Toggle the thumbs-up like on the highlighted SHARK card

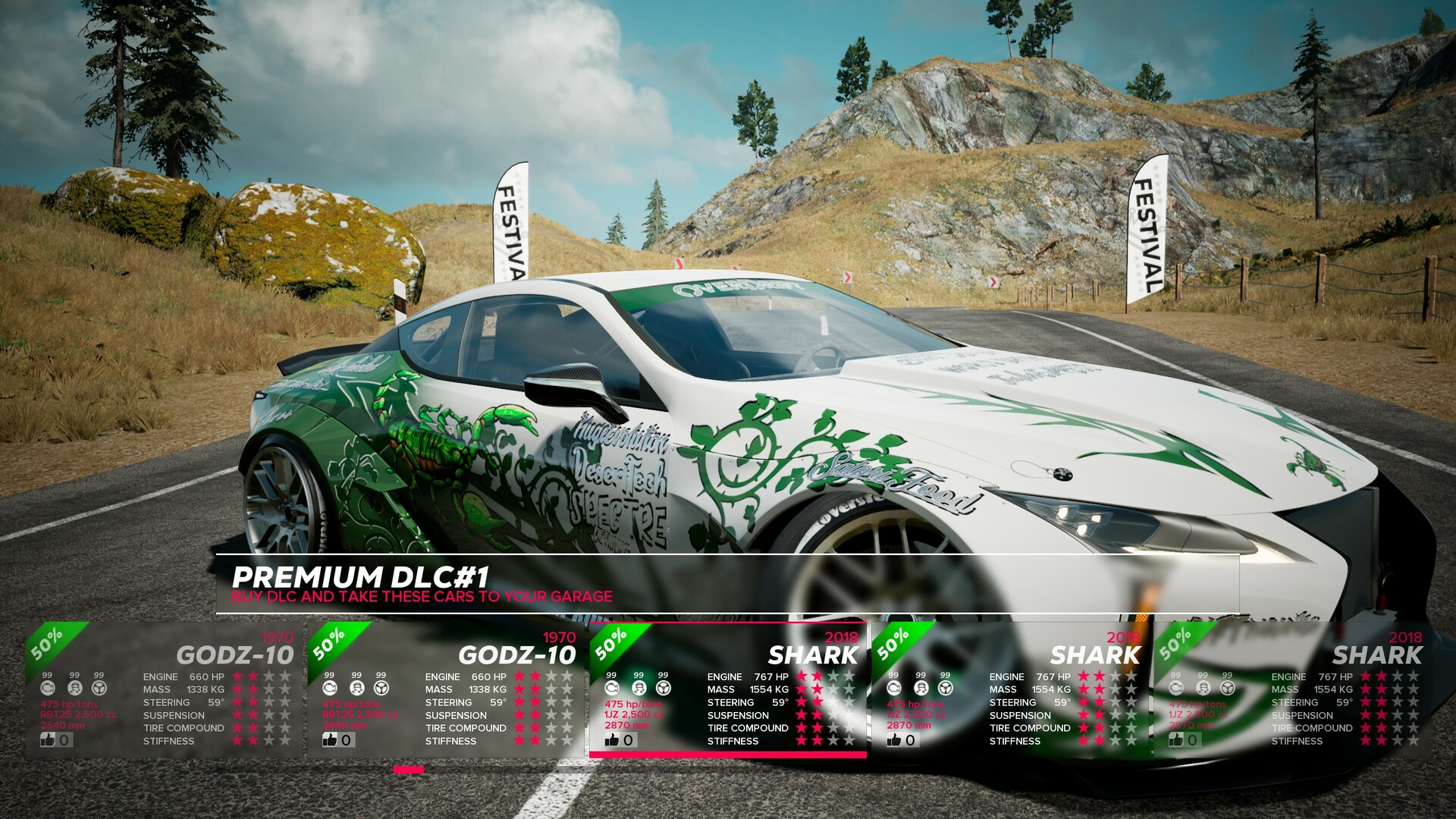(x=611, y=739)
